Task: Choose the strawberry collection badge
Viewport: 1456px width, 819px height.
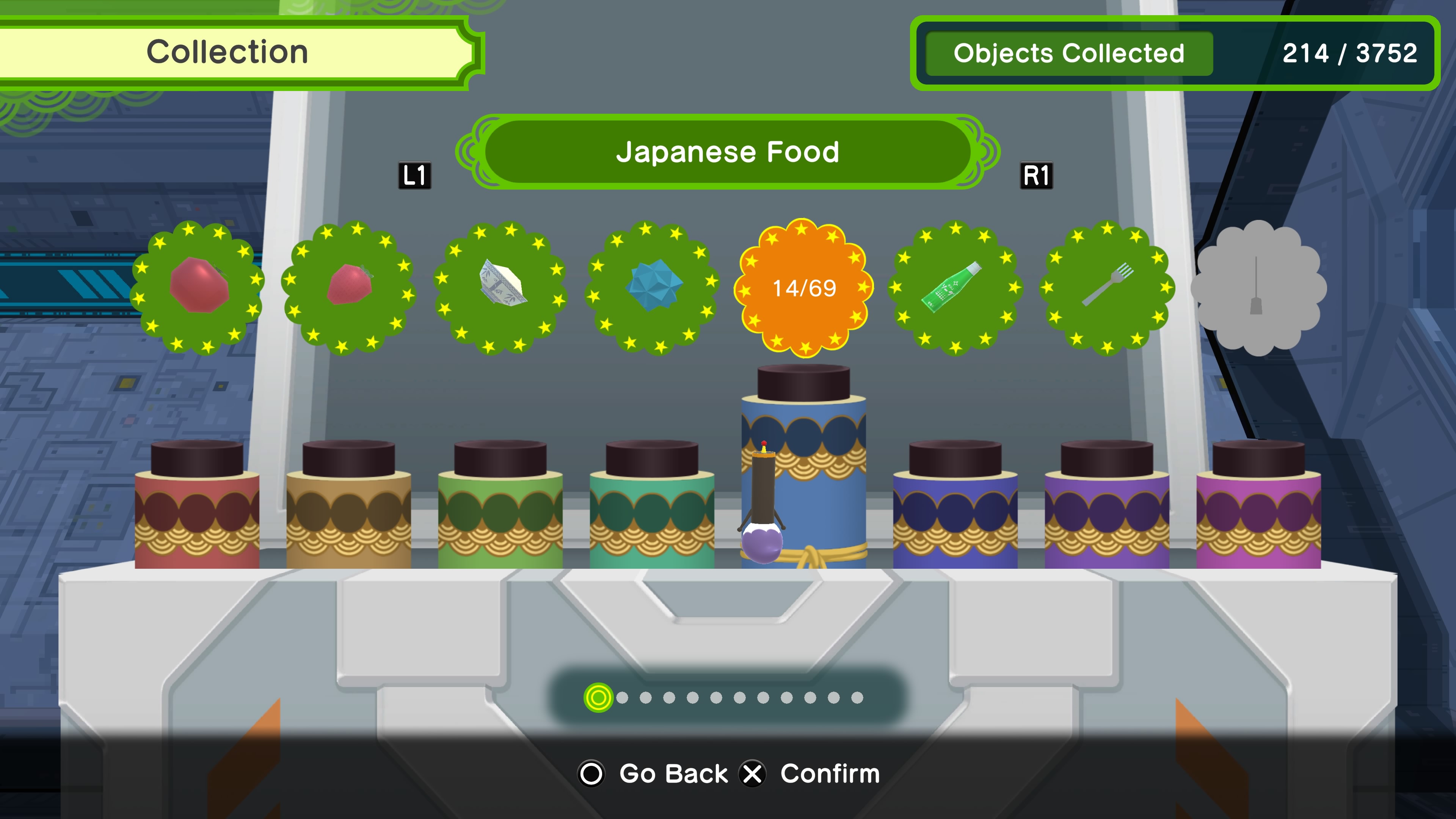Action: [349, 287]
